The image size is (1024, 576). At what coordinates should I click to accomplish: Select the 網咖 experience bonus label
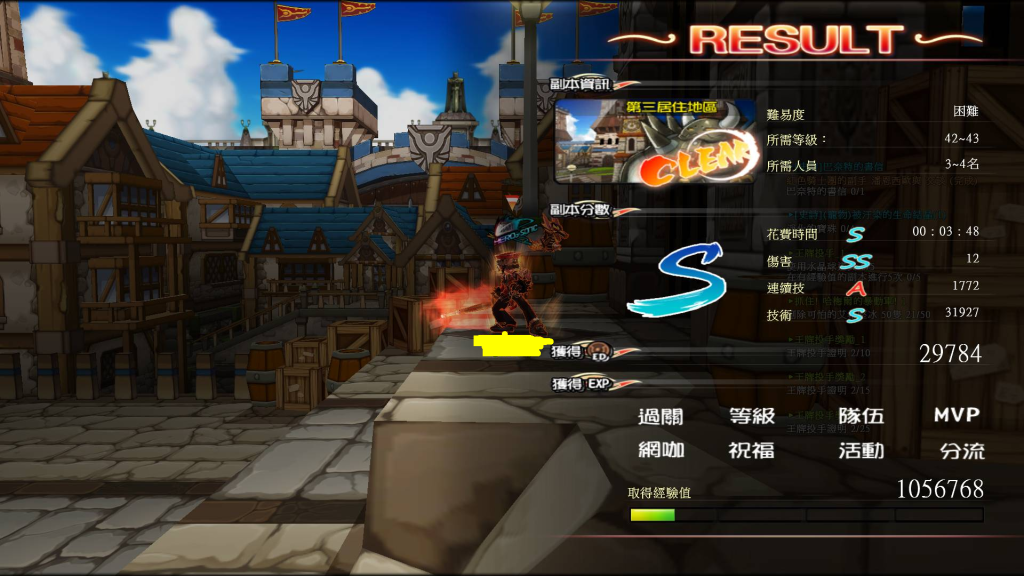[x=661, y=450]
